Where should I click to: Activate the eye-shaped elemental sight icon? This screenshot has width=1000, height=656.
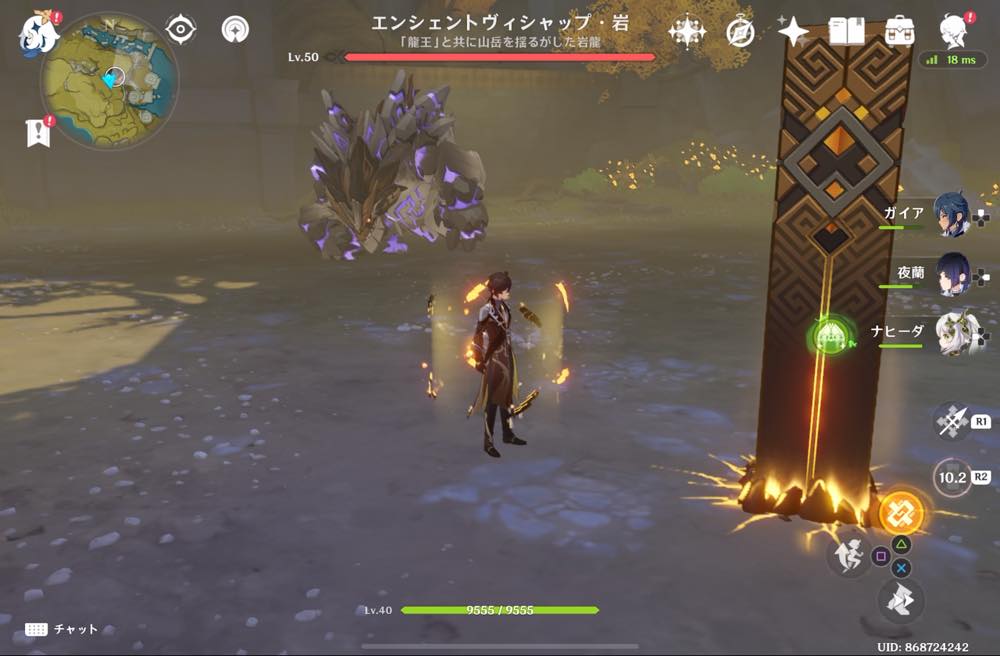point(180,30)
